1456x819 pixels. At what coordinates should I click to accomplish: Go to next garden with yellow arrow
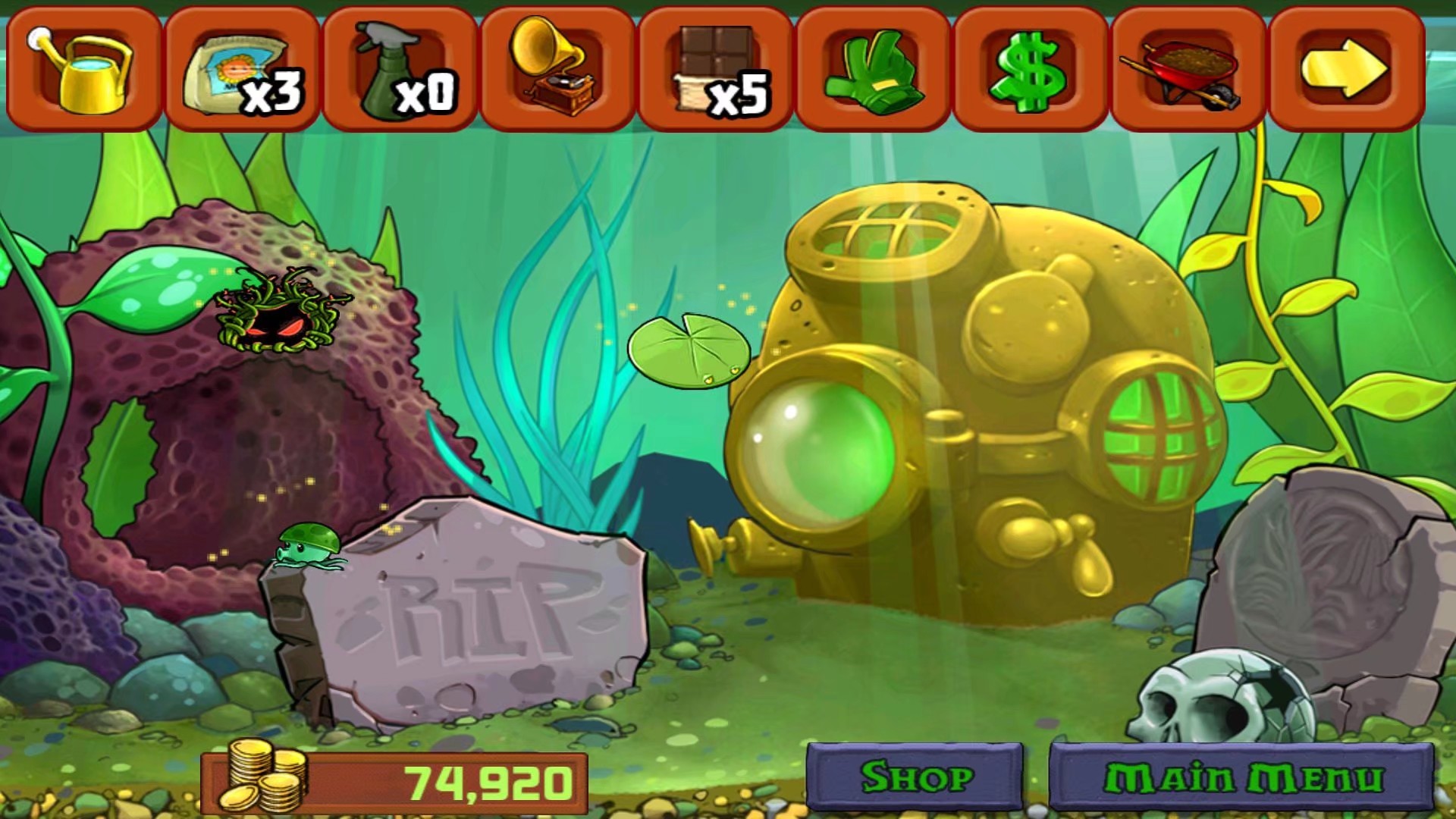coord(1345,68)
